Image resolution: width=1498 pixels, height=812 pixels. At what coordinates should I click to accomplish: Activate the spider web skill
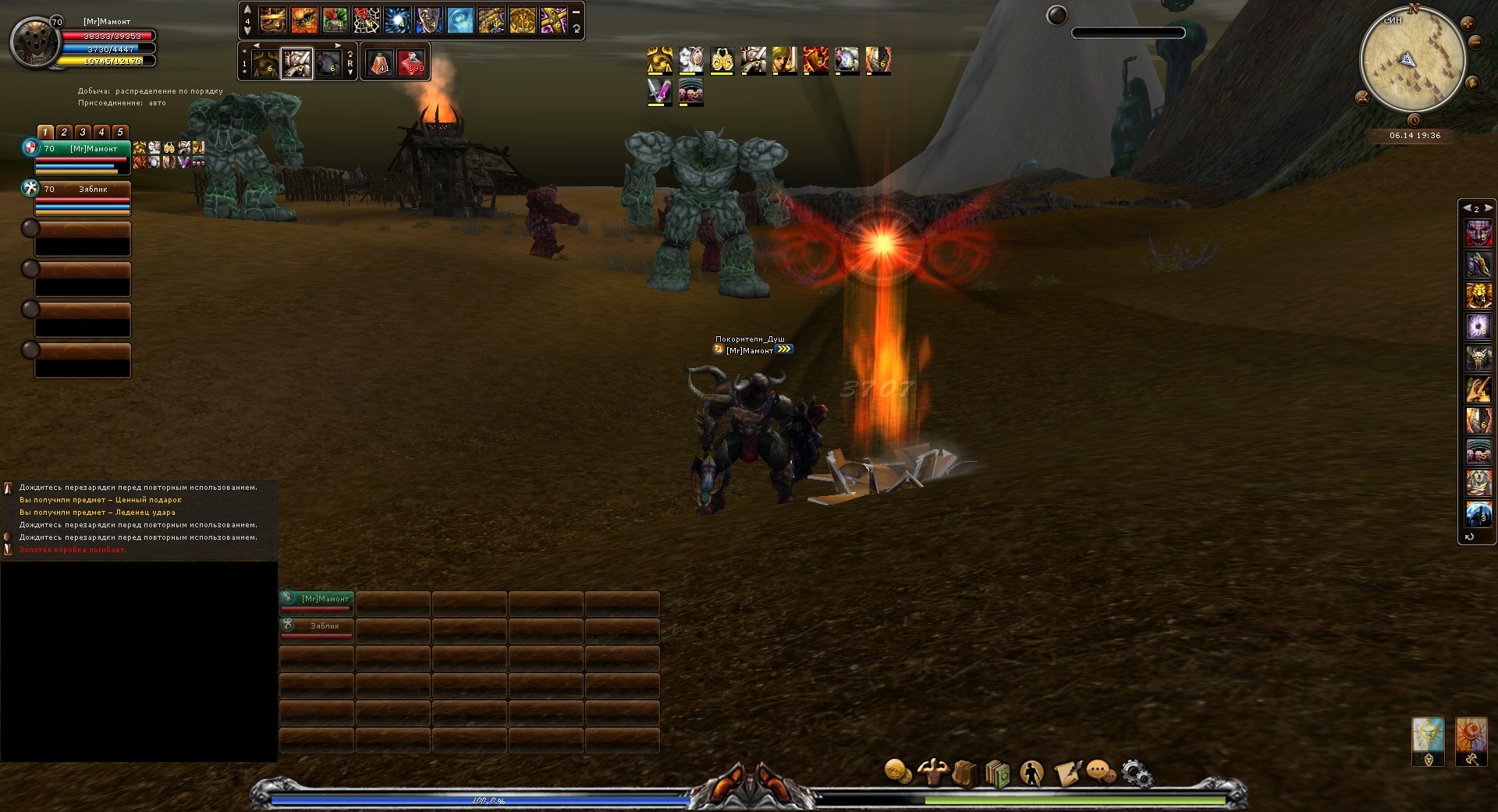[366, 20]
